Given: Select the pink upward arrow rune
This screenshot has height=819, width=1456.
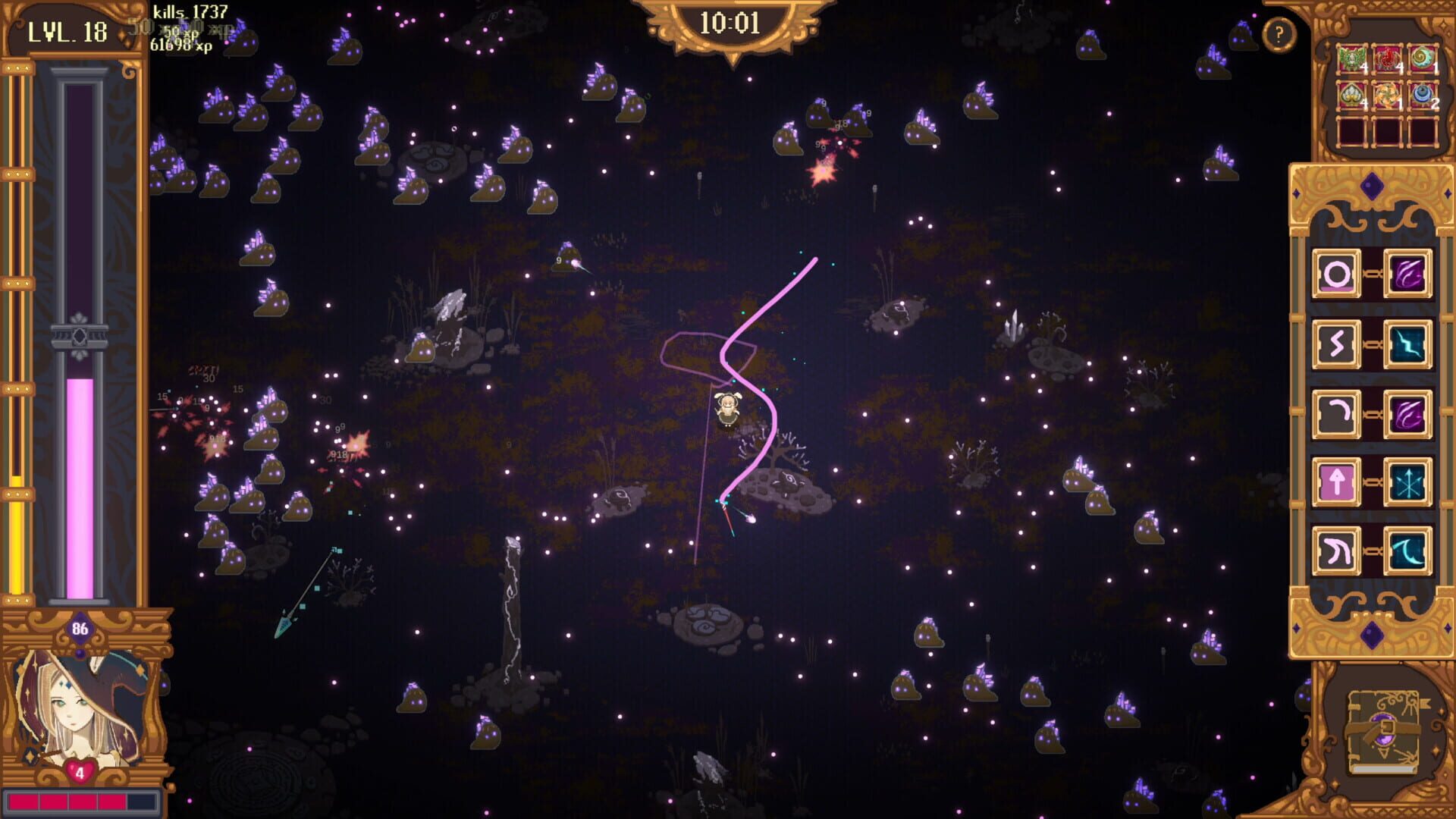Looking at the screenshot, I should [x=1337, y=482].
